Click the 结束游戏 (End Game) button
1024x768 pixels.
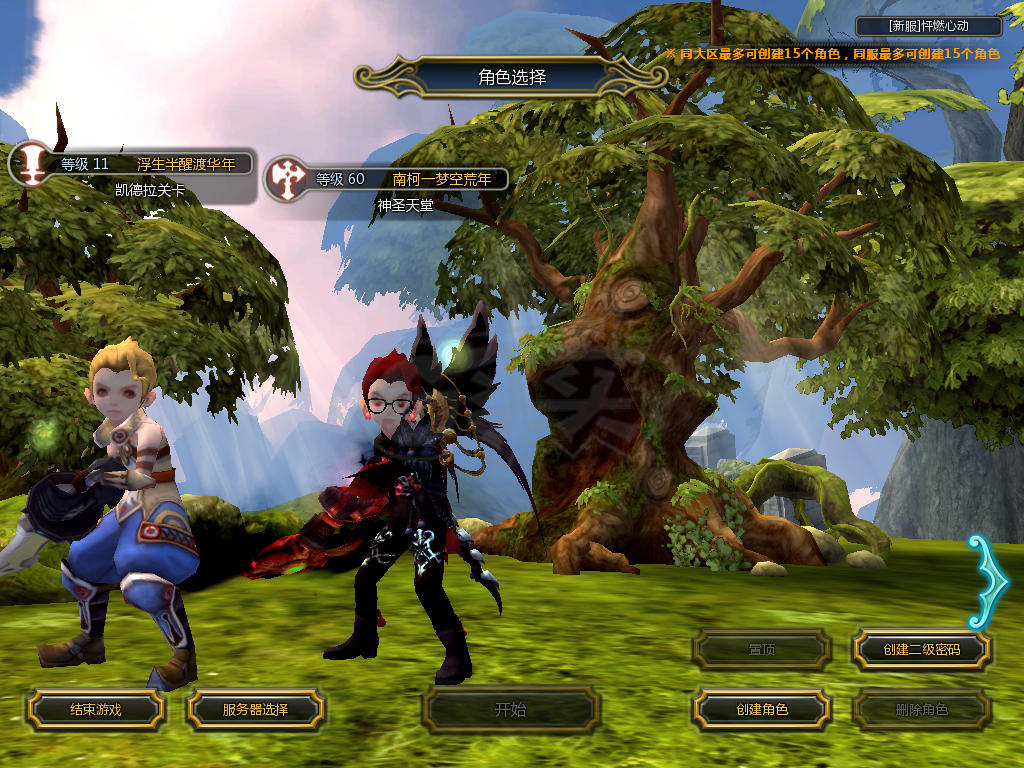[95, 709]
